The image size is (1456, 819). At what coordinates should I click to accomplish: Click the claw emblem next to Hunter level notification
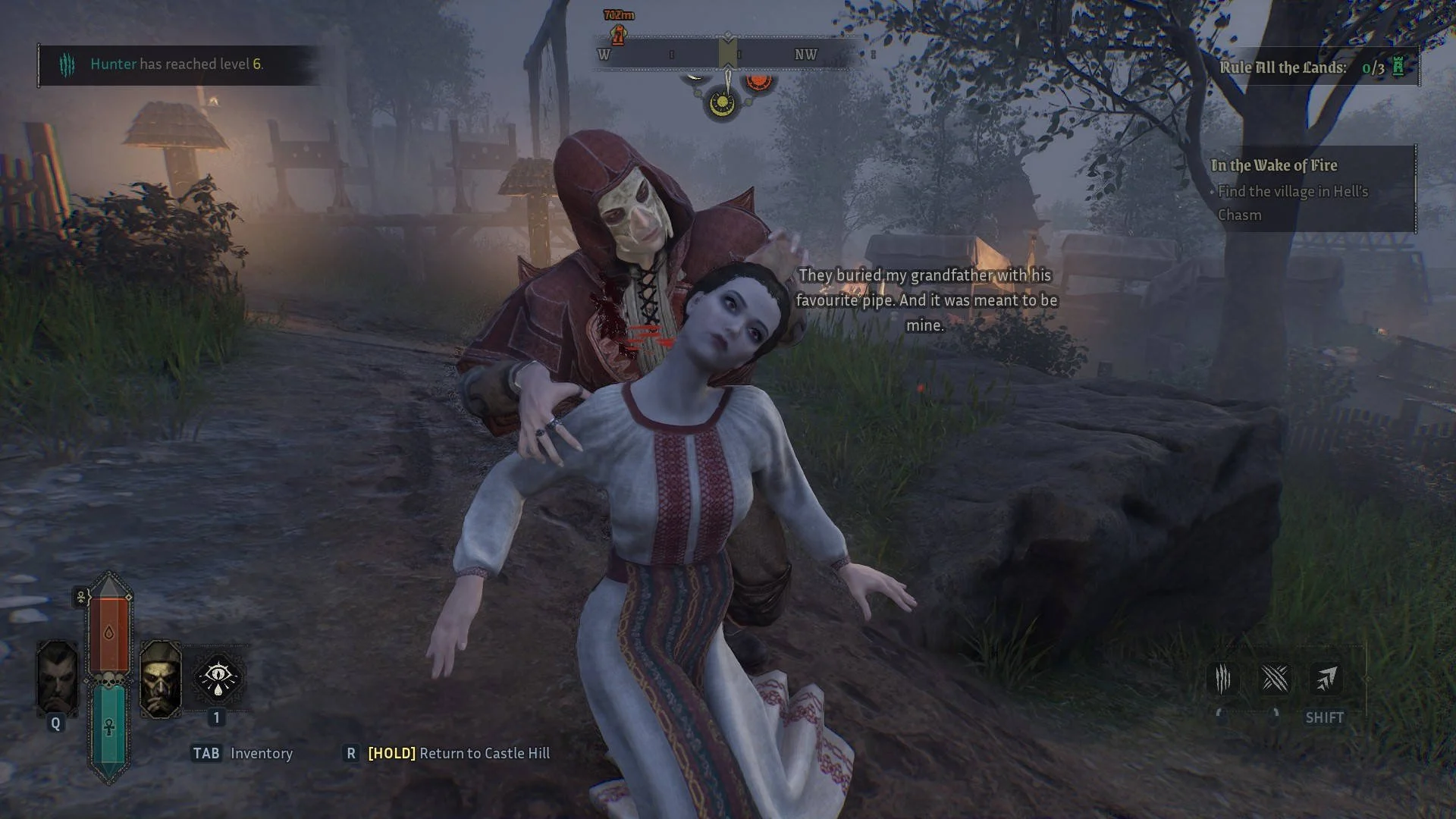69,65
